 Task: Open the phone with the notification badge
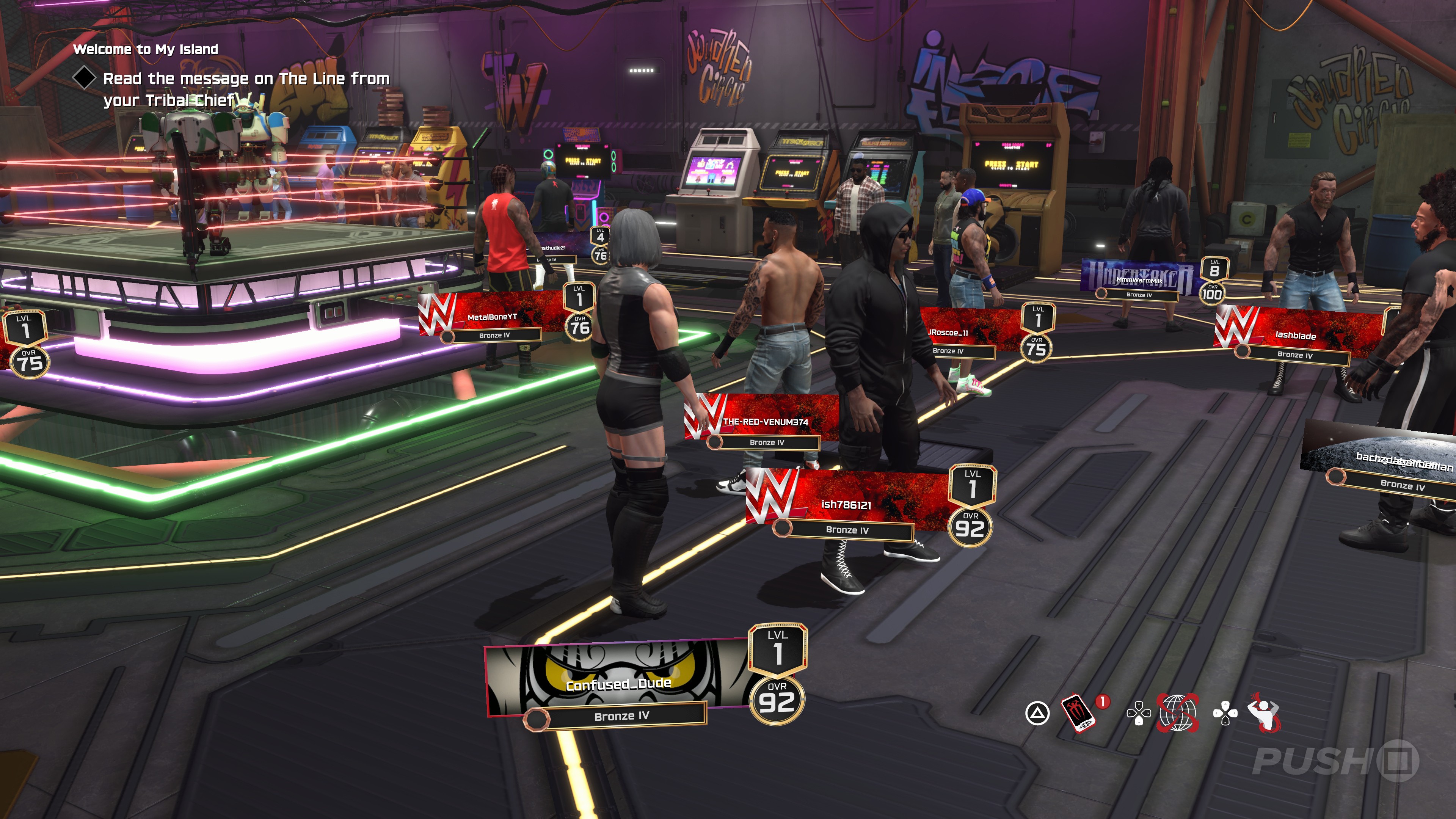(1078, 712)
